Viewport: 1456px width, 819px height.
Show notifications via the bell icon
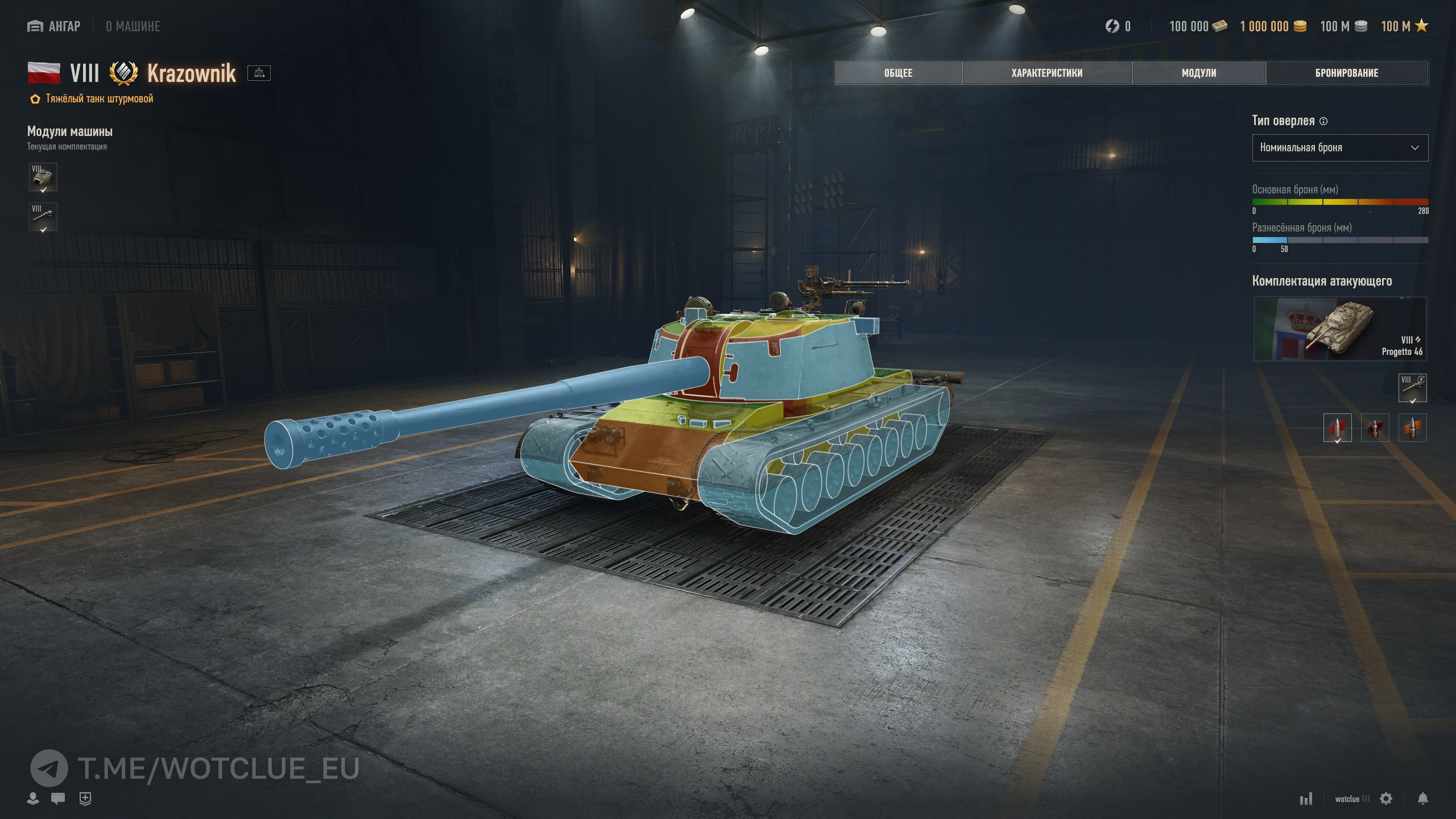pyautogui.click(x=1422, y=799)
